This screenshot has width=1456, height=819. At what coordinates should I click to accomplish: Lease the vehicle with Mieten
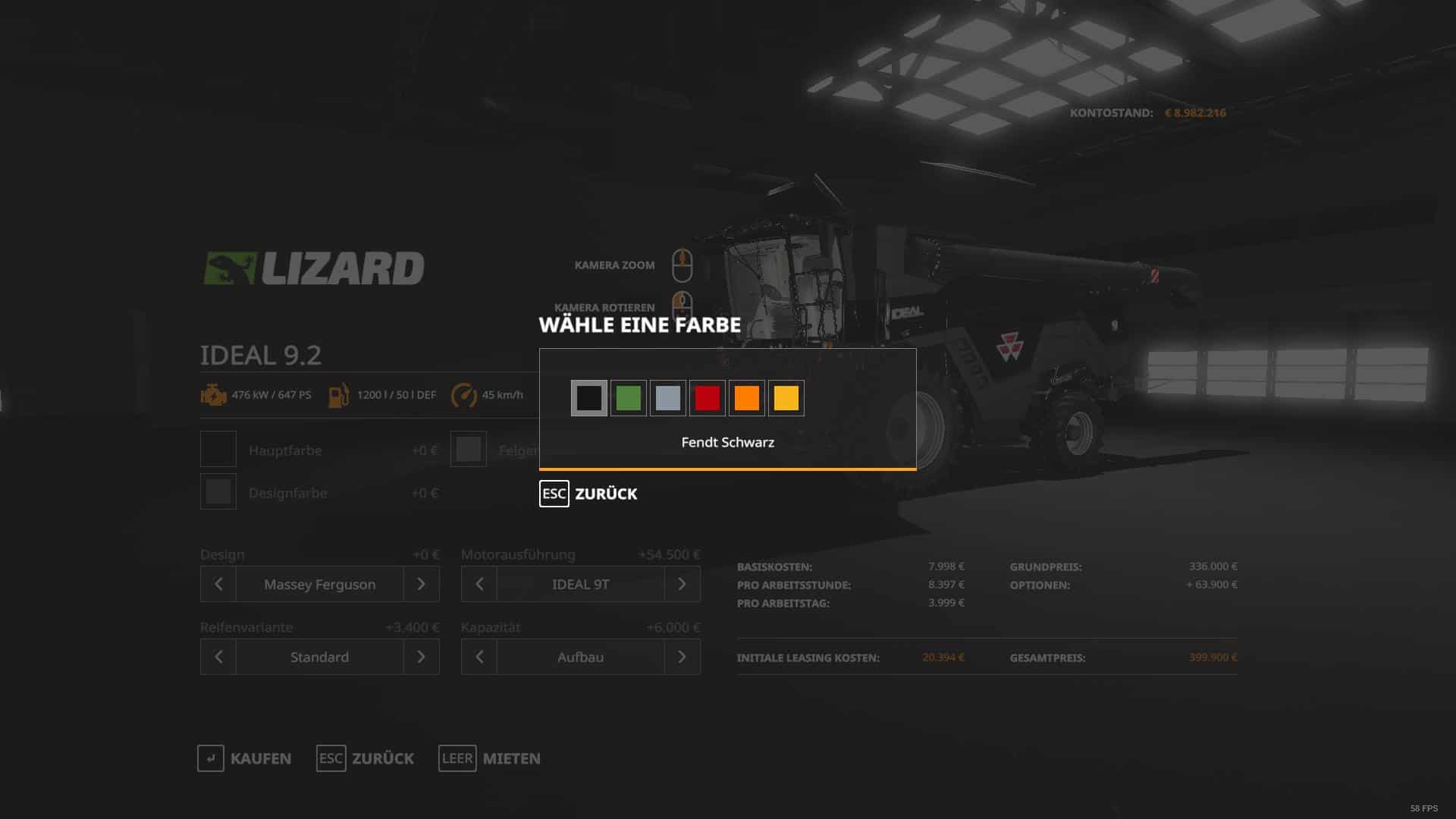(x=490, y=758)
